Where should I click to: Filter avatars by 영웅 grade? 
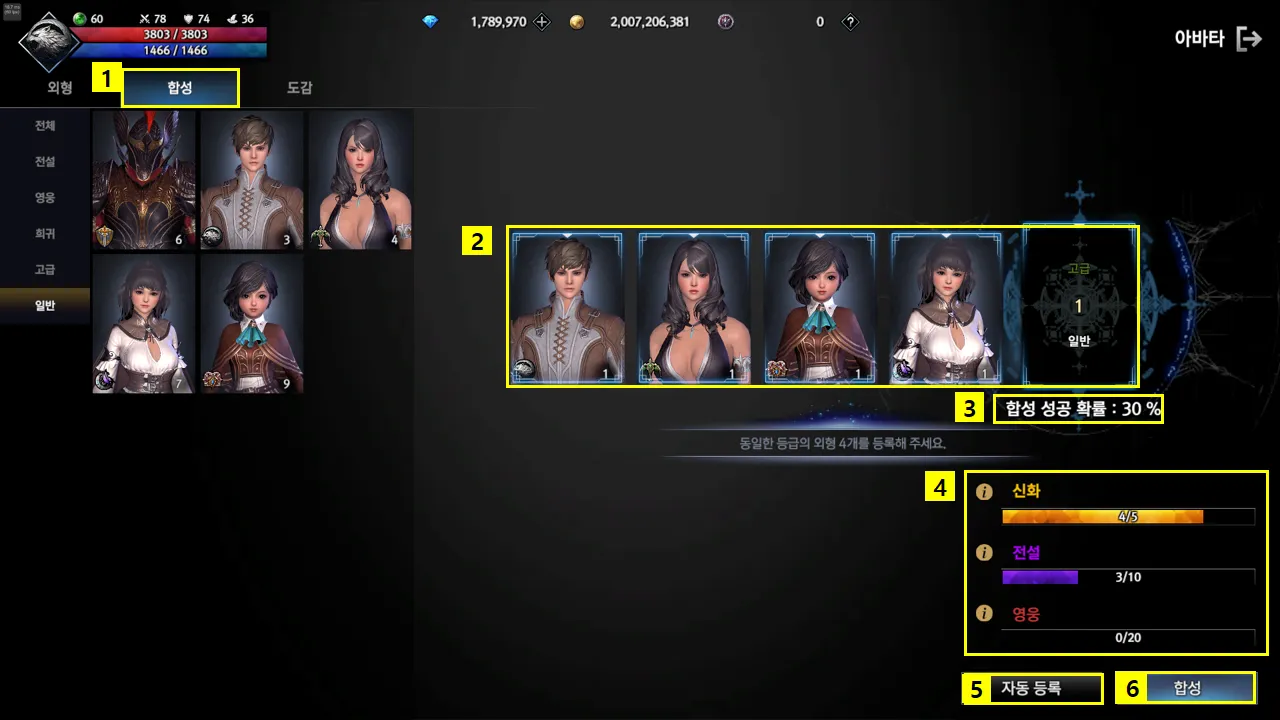45,198
